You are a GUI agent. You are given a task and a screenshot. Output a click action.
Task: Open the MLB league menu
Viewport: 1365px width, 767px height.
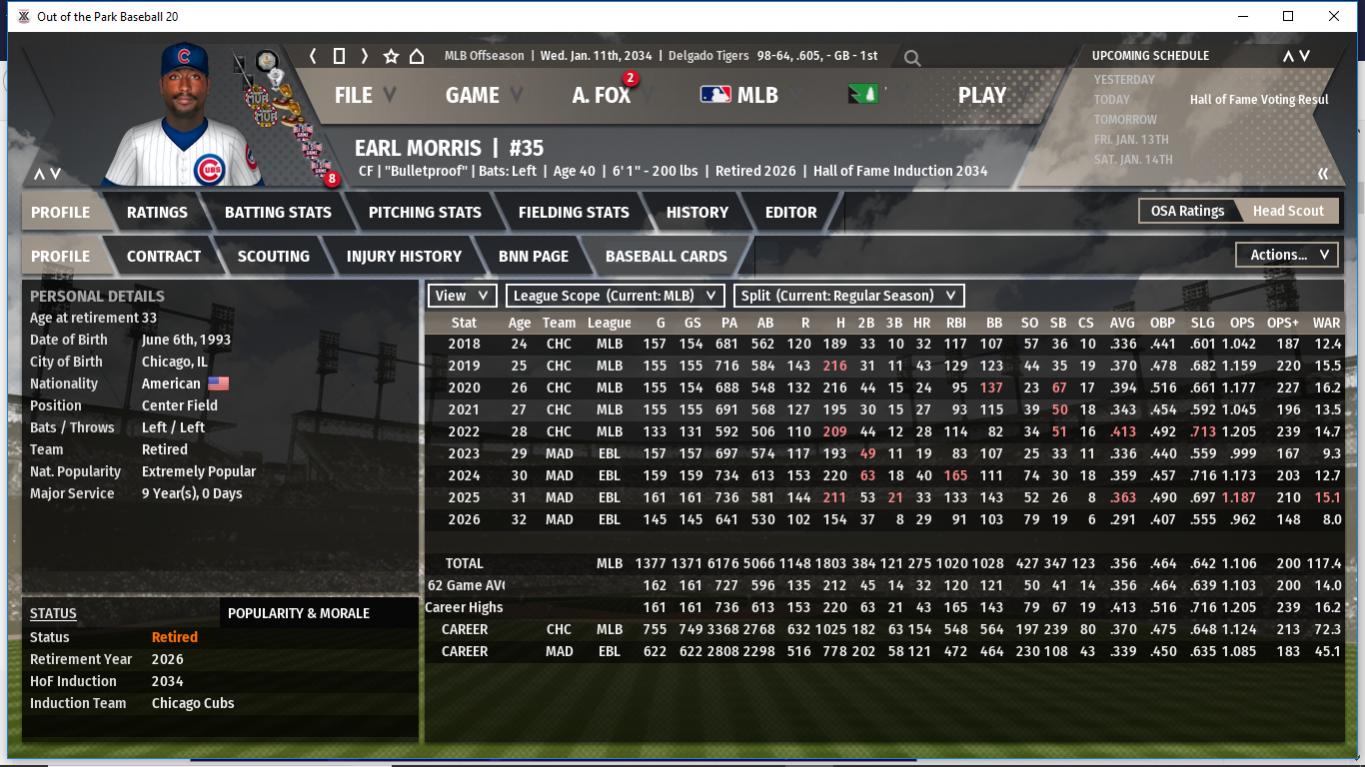coord(739,95)
